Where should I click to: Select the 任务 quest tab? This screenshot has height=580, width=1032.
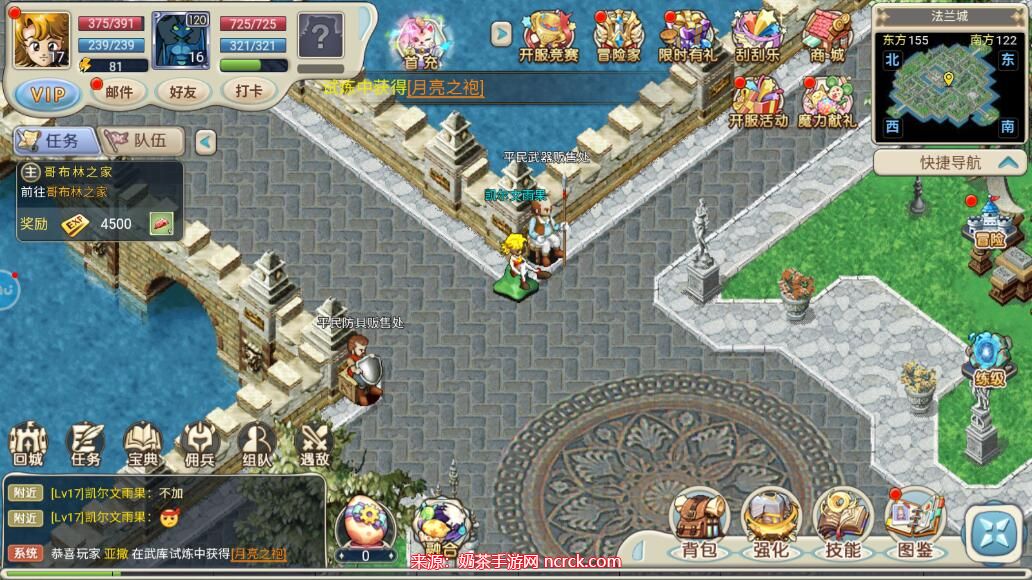(54, 141)
